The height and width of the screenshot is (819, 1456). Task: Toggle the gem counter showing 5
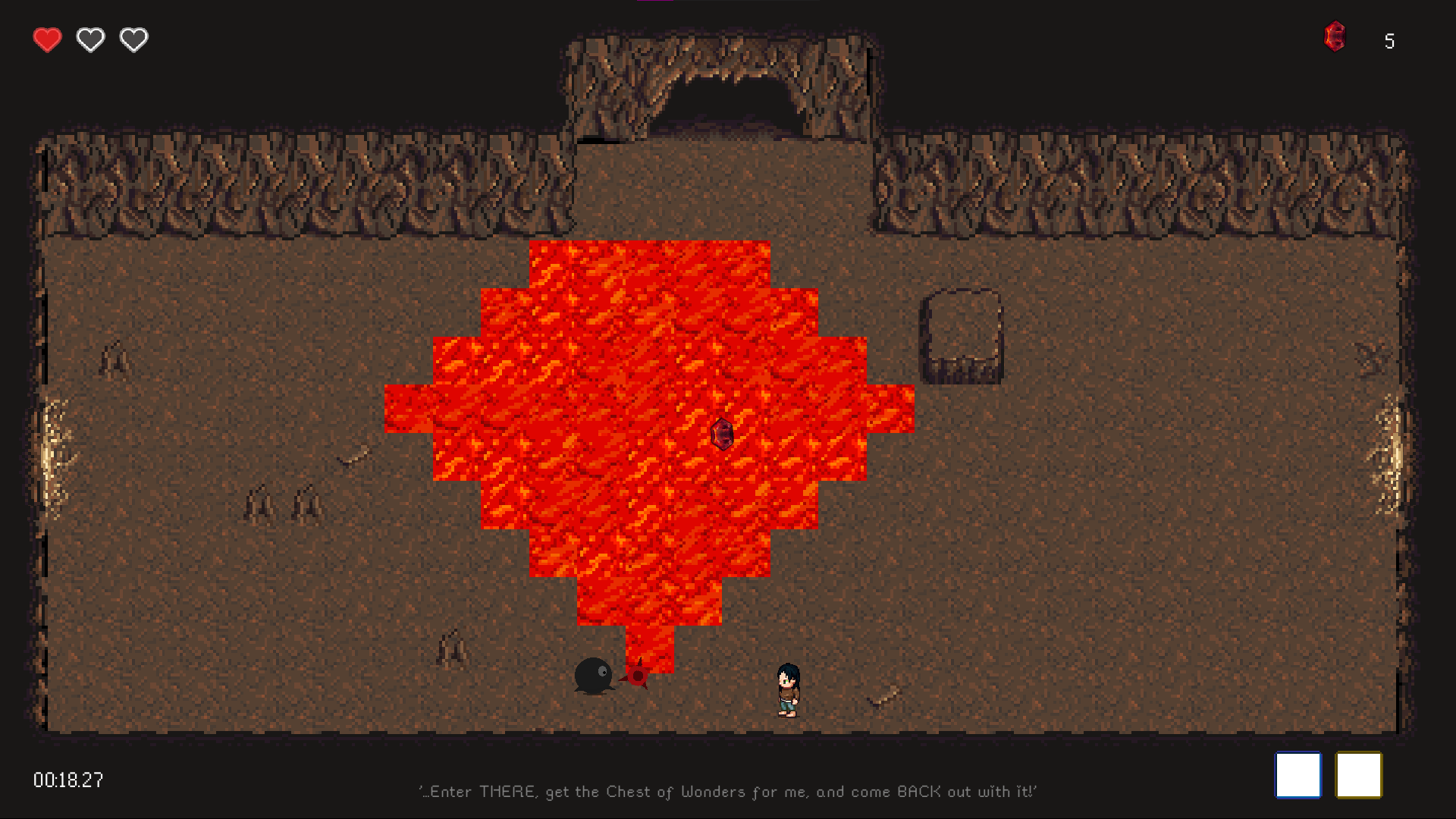(1390, 41)
